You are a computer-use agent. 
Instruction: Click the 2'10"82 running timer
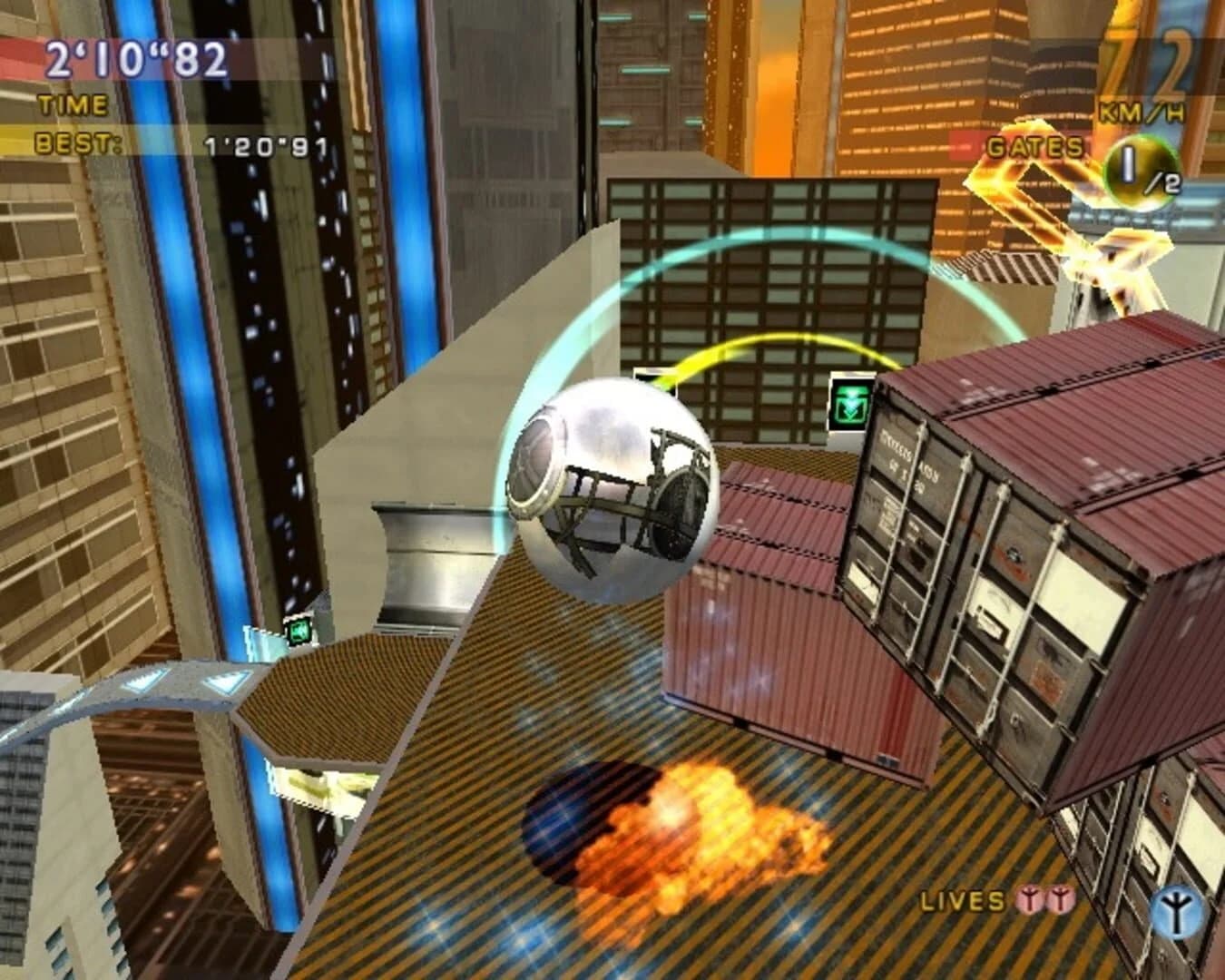coord(136,62)
